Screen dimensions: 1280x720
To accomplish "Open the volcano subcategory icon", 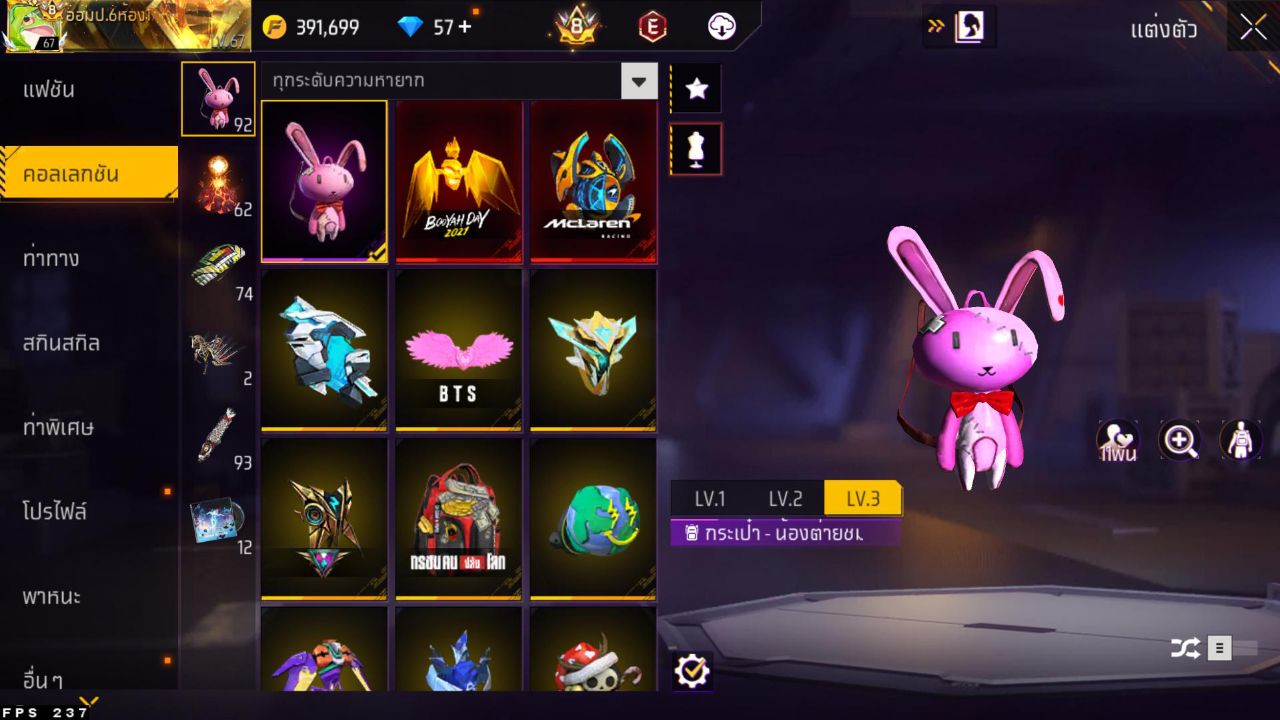I will click(218, 184).
